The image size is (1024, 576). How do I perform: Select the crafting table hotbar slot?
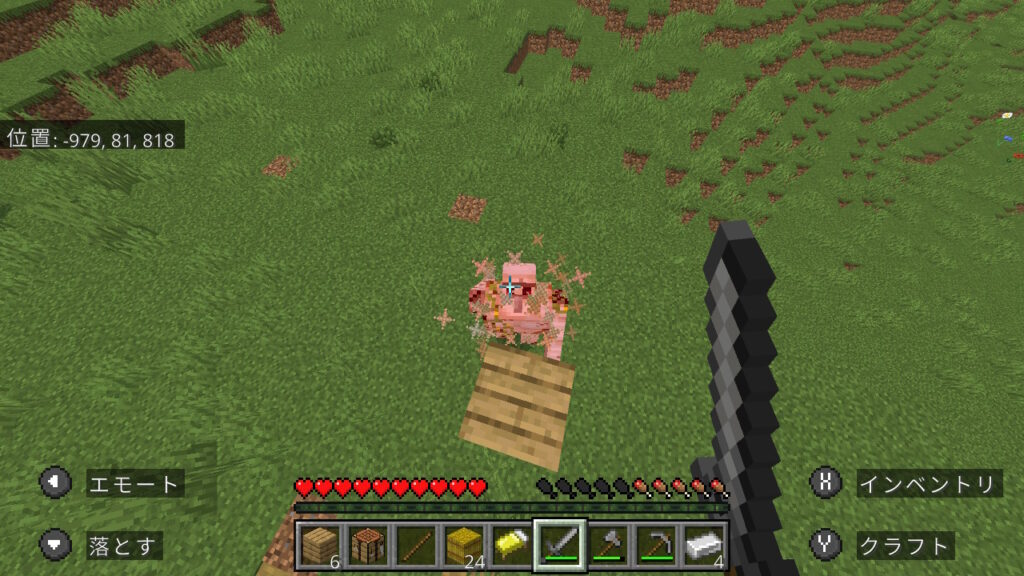coord(367,545)
